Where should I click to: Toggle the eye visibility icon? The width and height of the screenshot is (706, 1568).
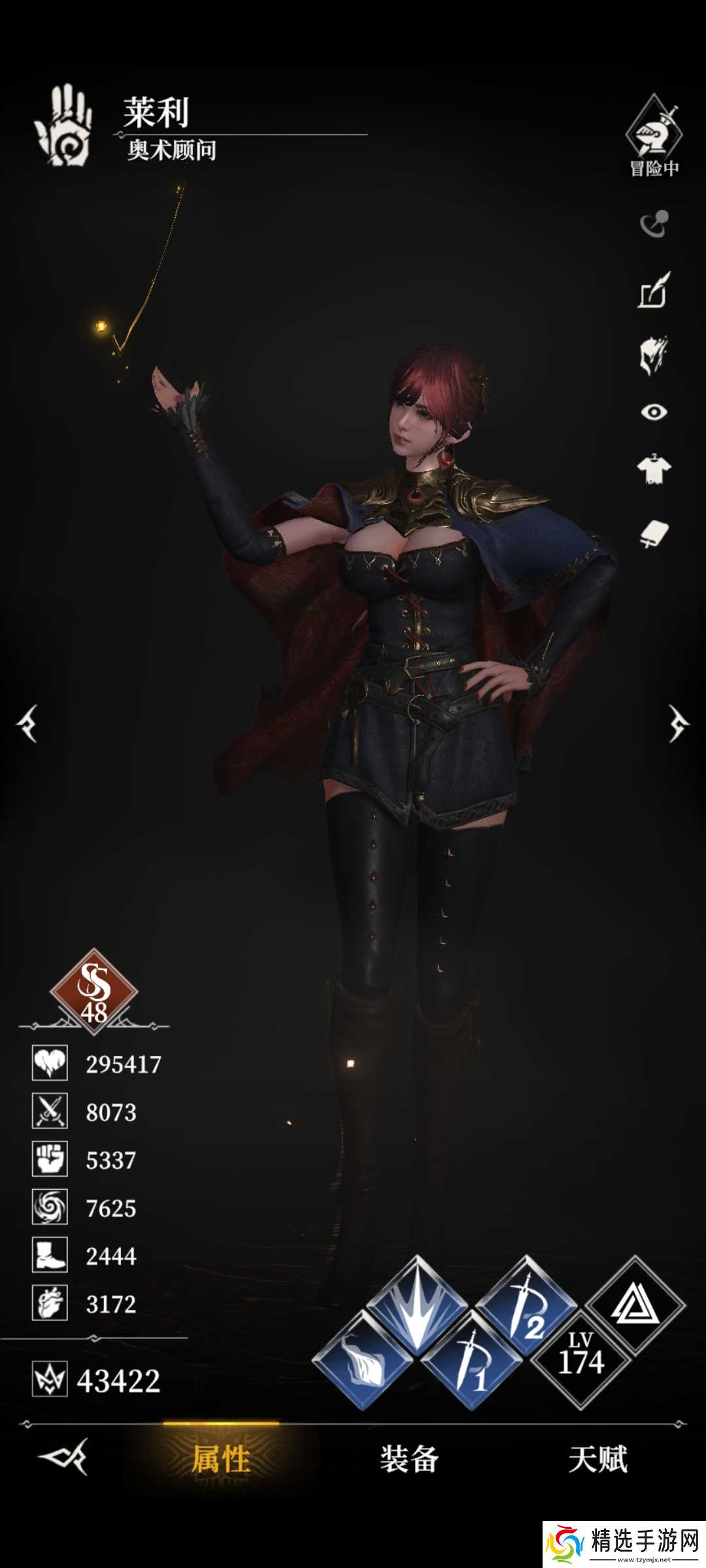pos(654,412)
